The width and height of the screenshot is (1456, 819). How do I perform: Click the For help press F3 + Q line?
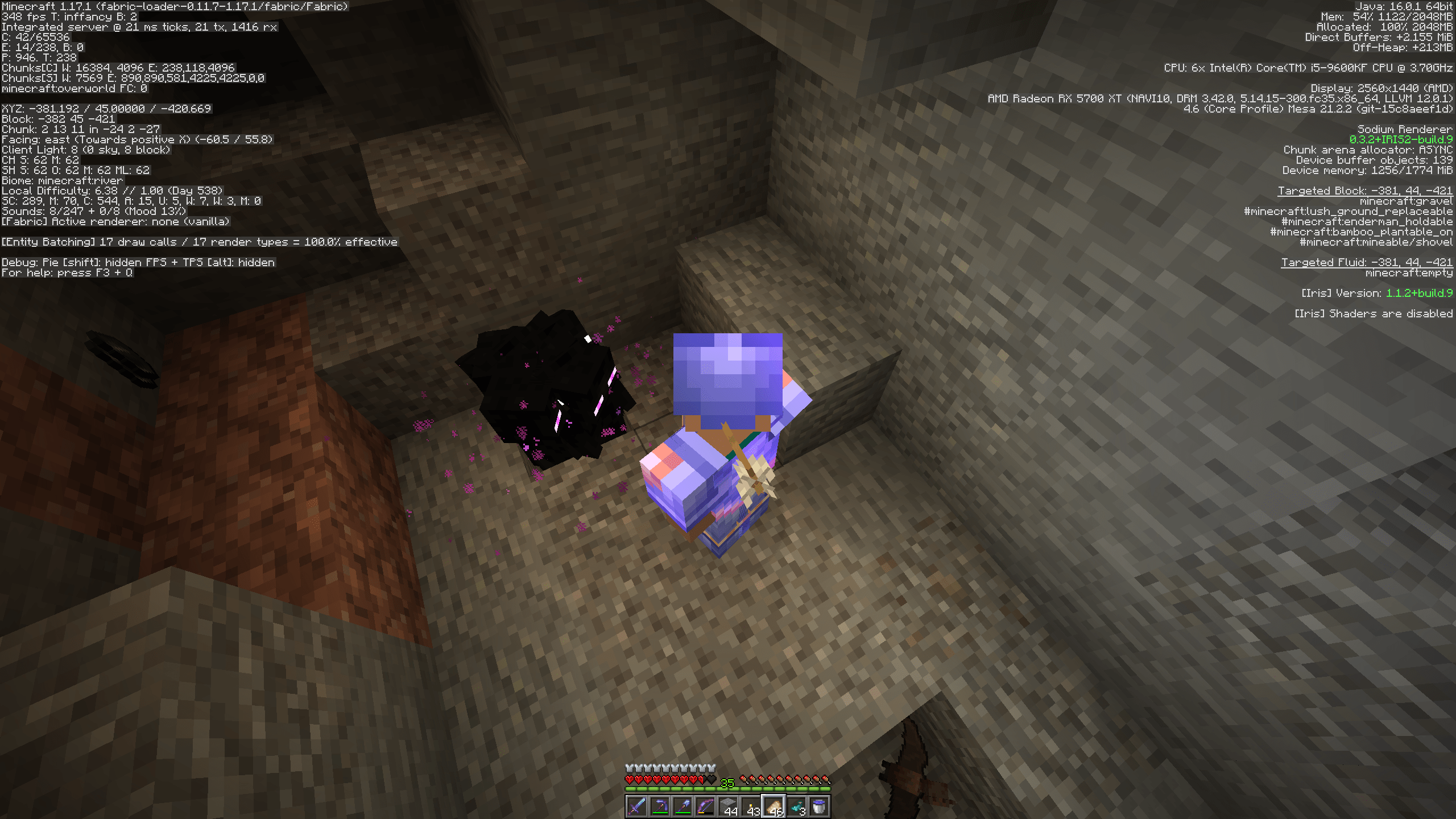tap(67, 273)
